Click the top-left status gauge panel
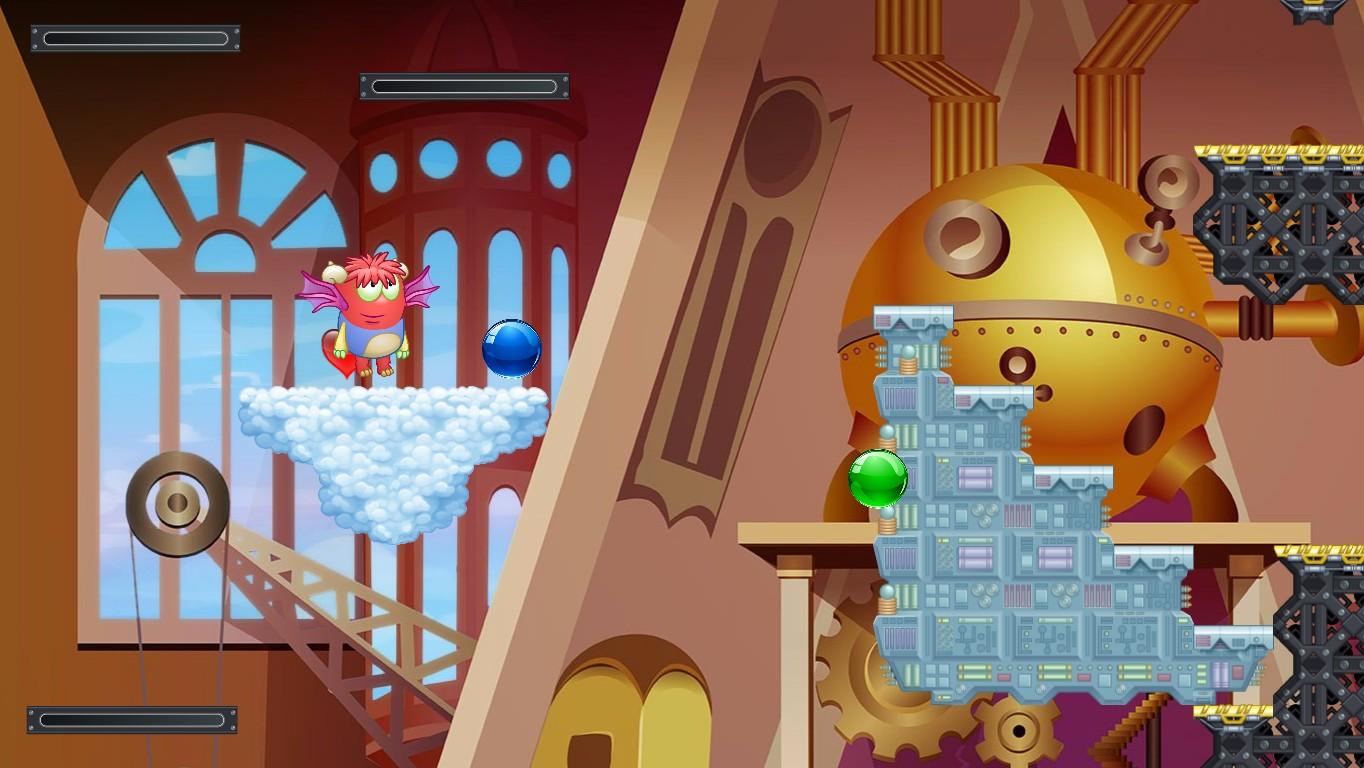The image size is (1364, 768). (134, 37)
